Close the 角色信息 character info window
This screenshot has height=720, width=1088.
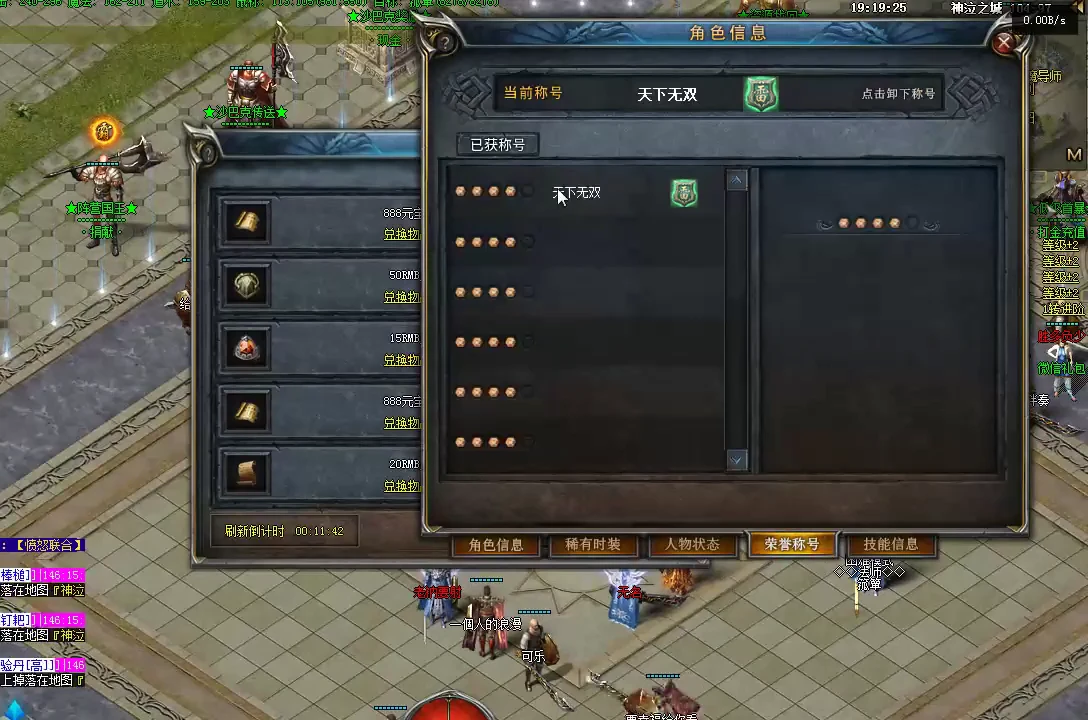[1004, 43]
